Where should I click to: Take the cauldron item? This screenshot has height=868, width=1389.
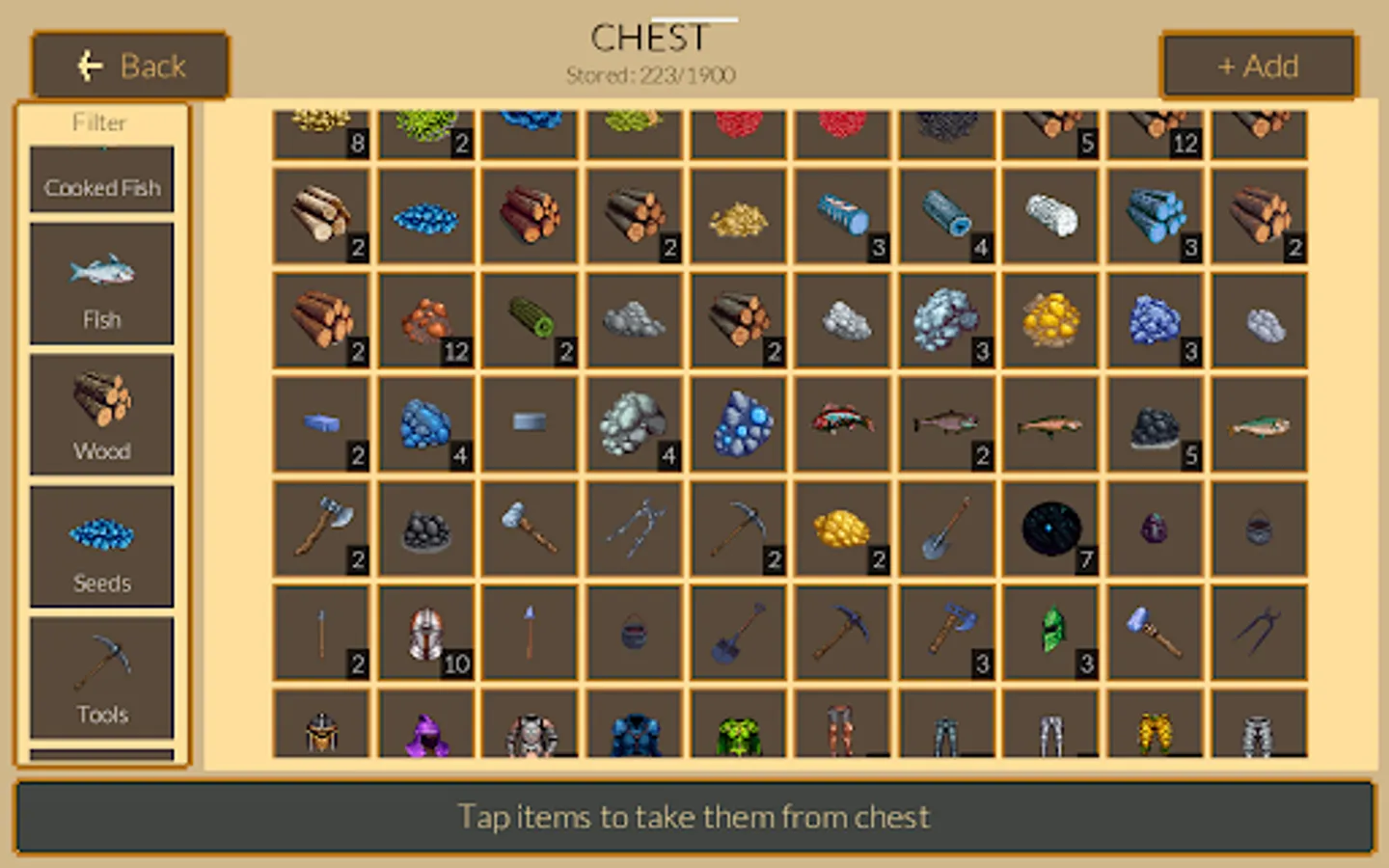[x=634, y=632]
